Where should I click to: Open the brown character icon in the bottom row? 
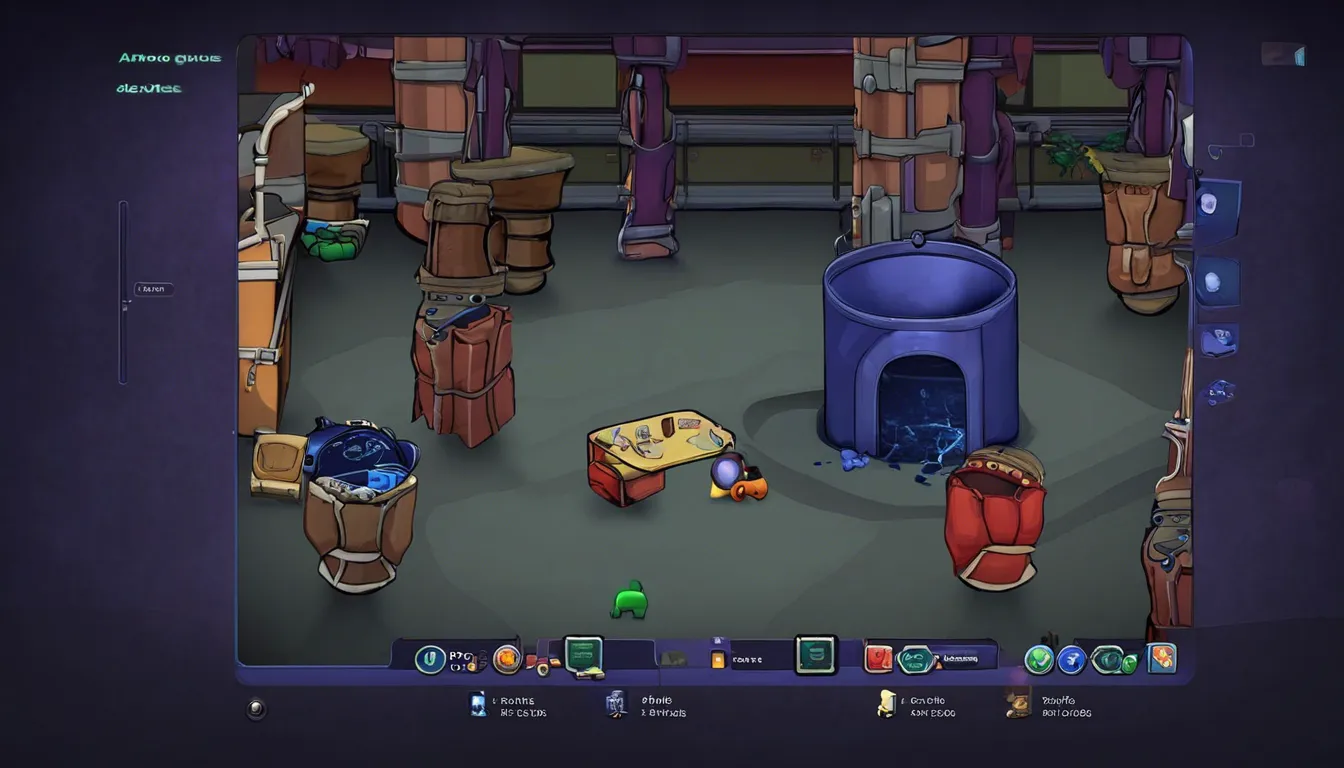click(x=1018, y=705)
